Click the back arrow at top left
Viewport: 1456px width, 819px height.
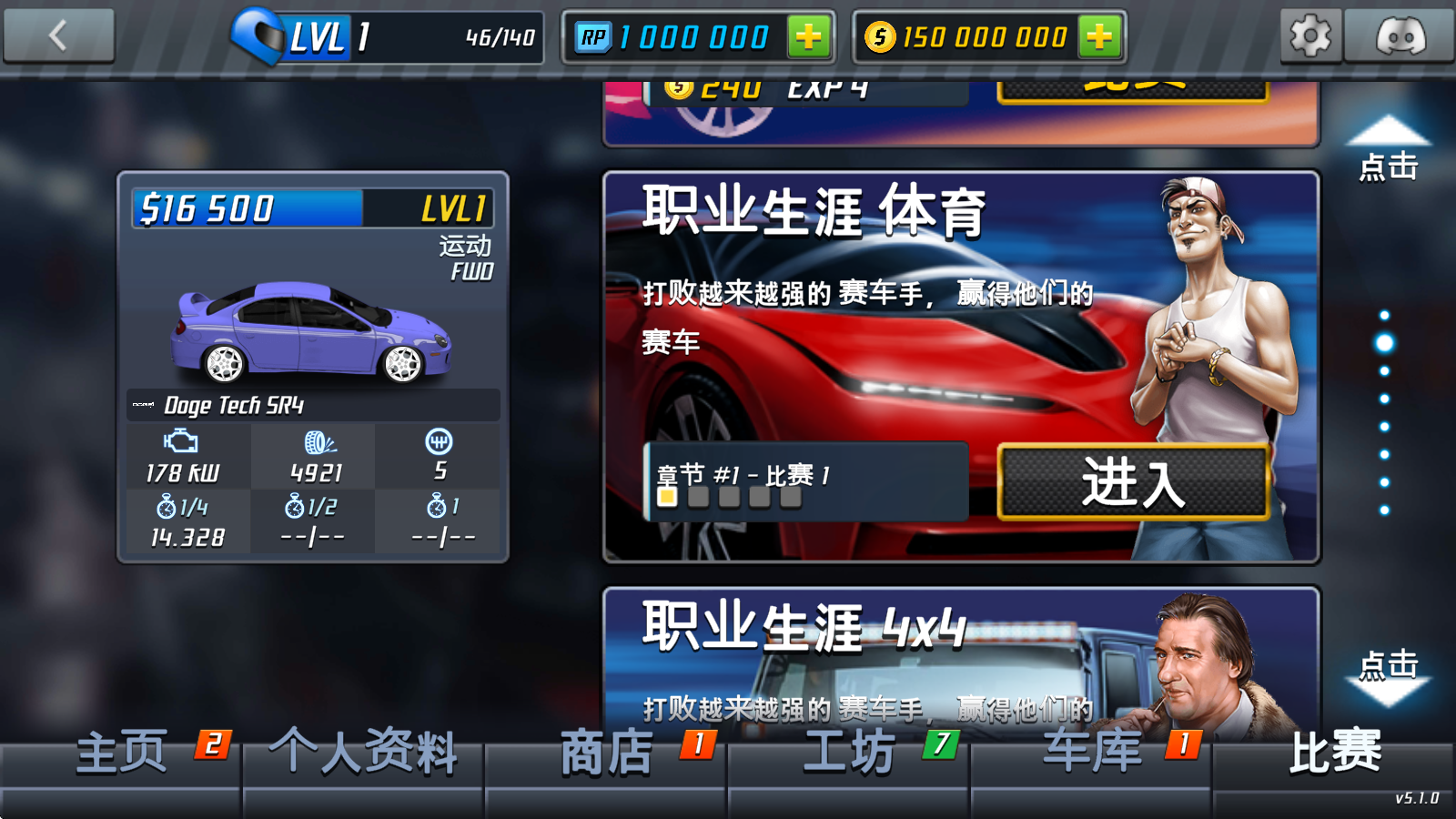[x=58, y=35]
